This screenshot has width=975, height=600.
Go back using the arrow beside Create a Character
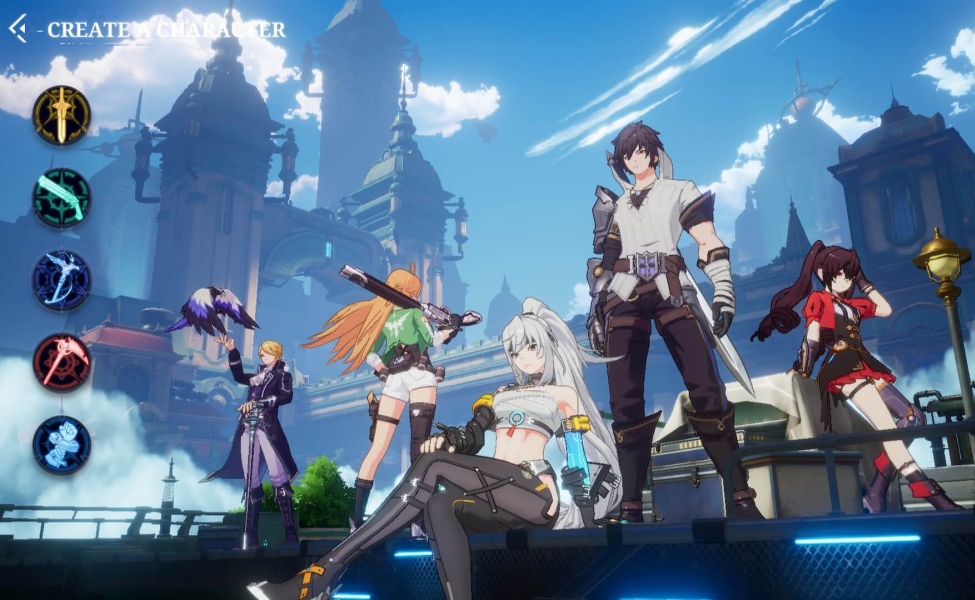(18, 29)
